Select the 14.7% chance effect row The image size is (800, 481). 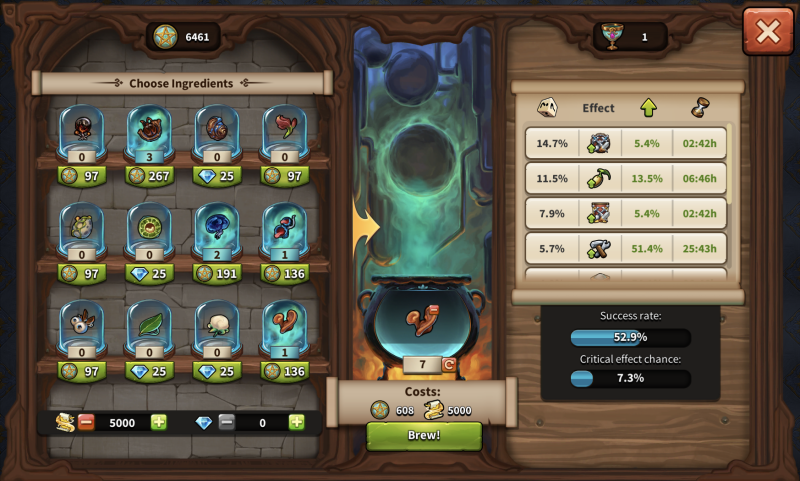tap(626, 143)
